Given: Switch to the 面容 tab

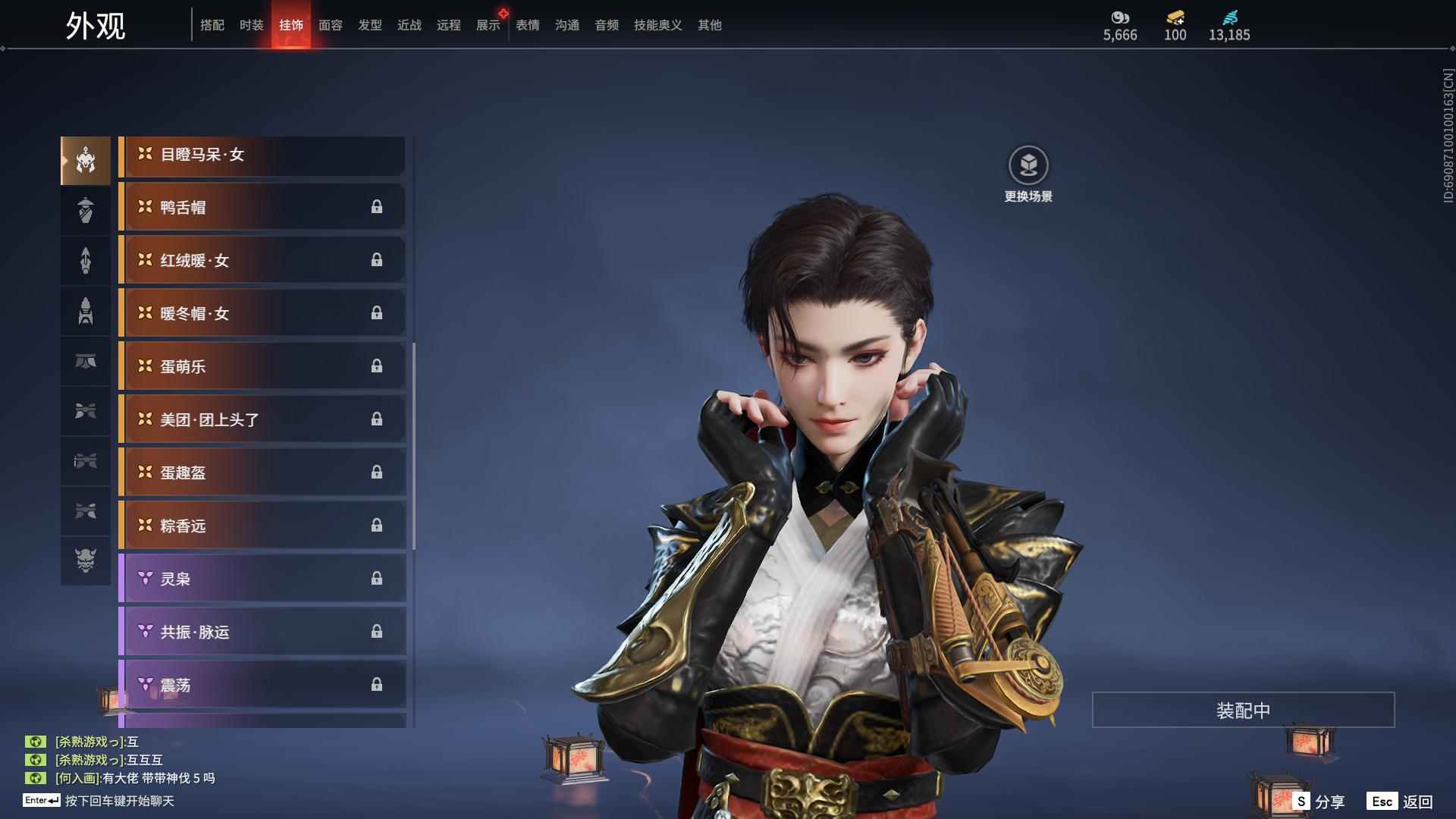Looking at the screenshot, I should click(330, 25).
